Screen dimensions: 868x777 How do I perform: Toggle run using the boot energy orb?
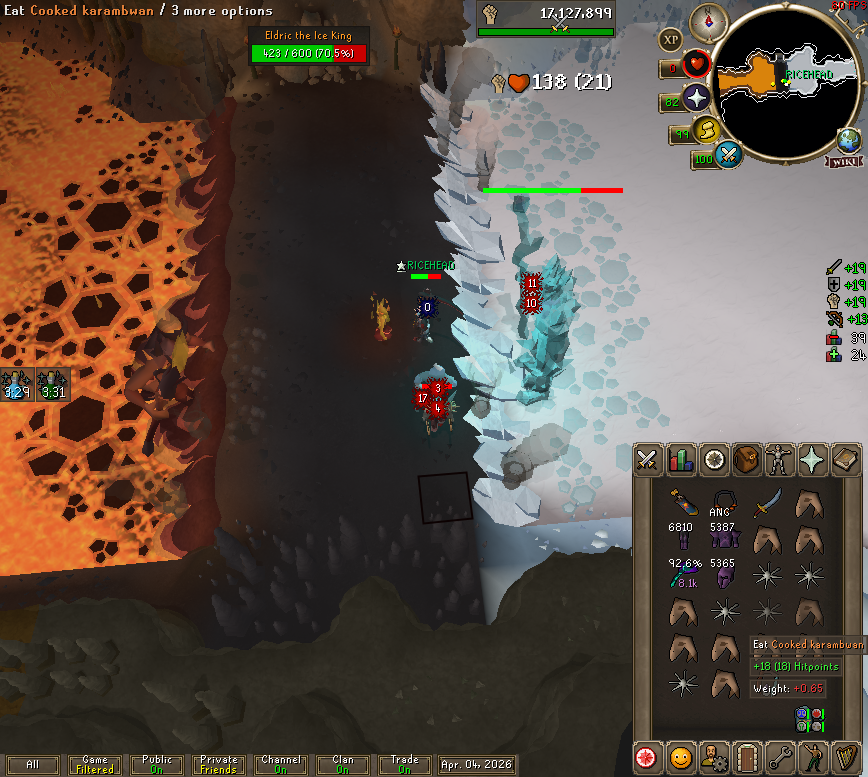[707, 130]
